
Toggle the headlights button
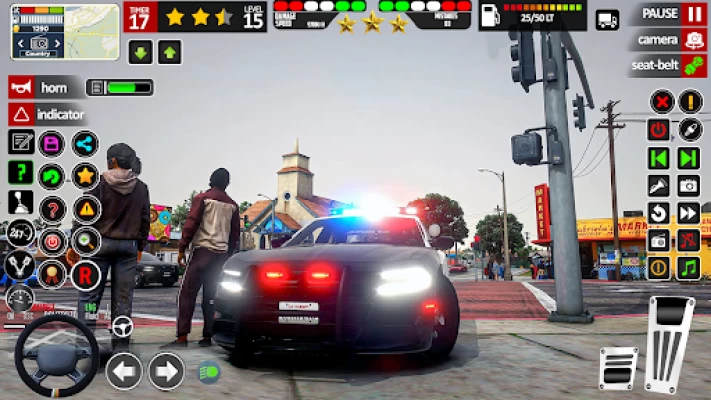tap(208, 372)
